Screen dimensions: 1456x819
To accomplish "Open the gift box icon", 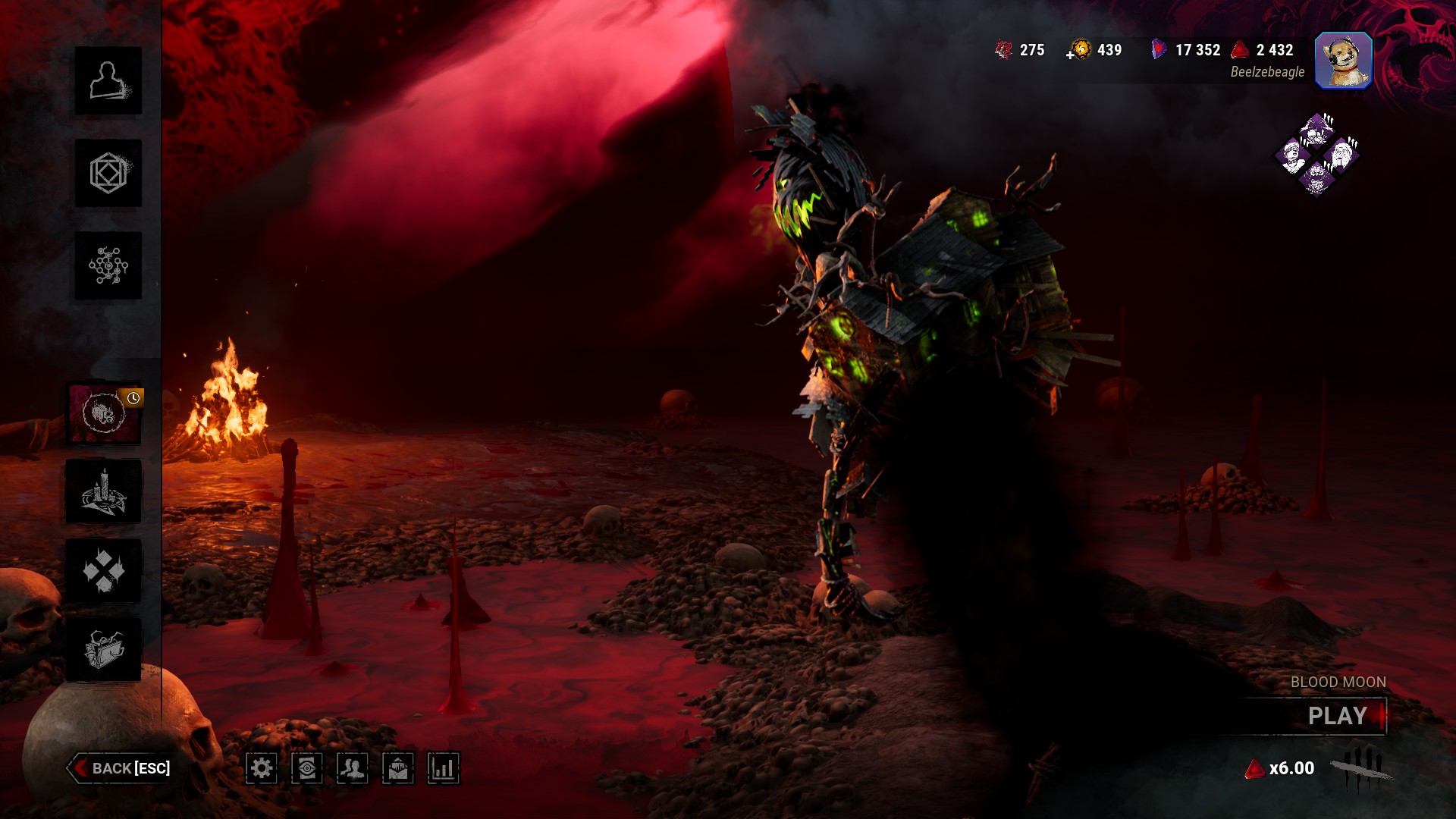I will pos(104,650).
